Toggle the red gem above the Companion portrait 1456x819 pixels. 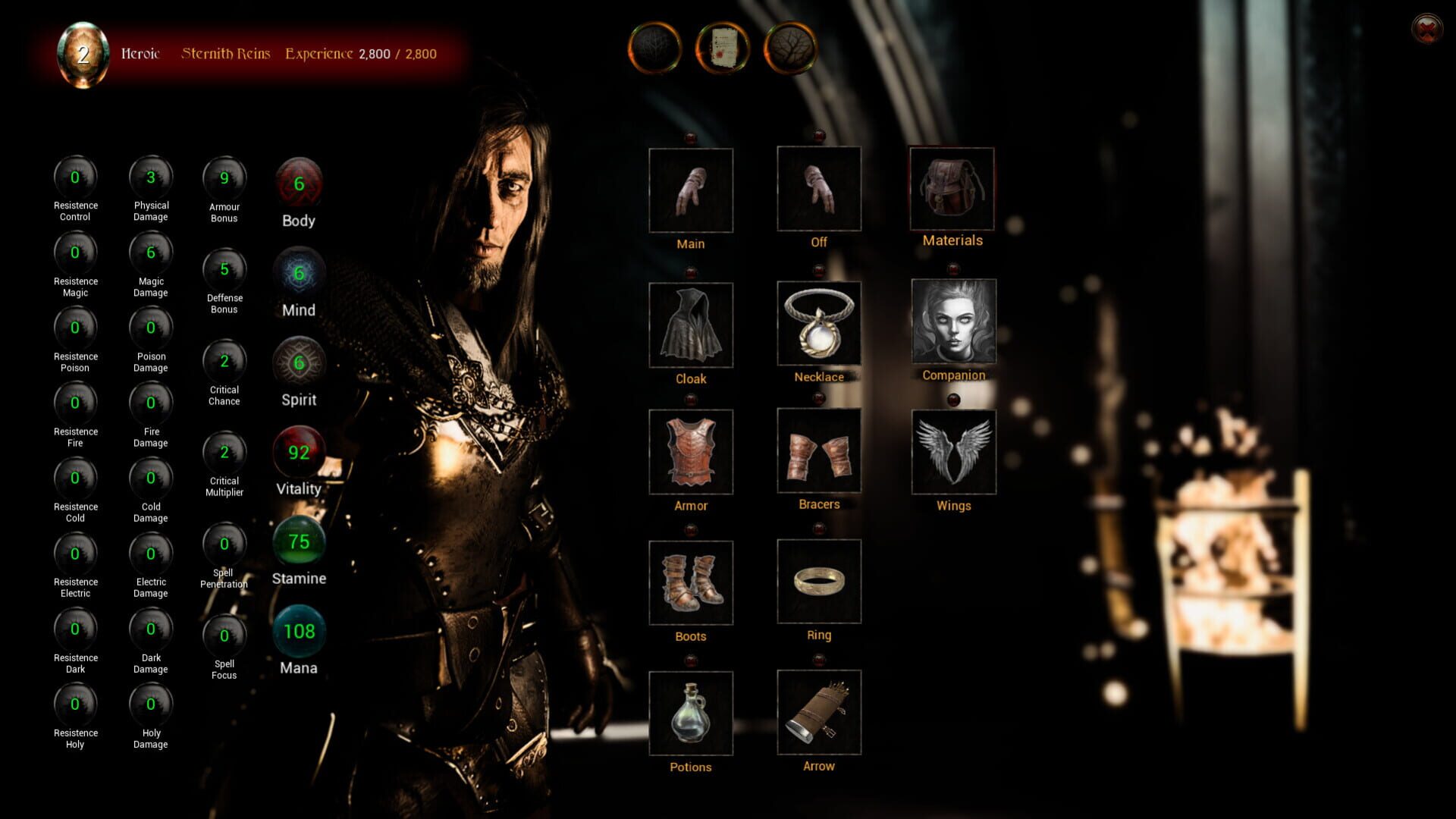(x=952, y=267)
